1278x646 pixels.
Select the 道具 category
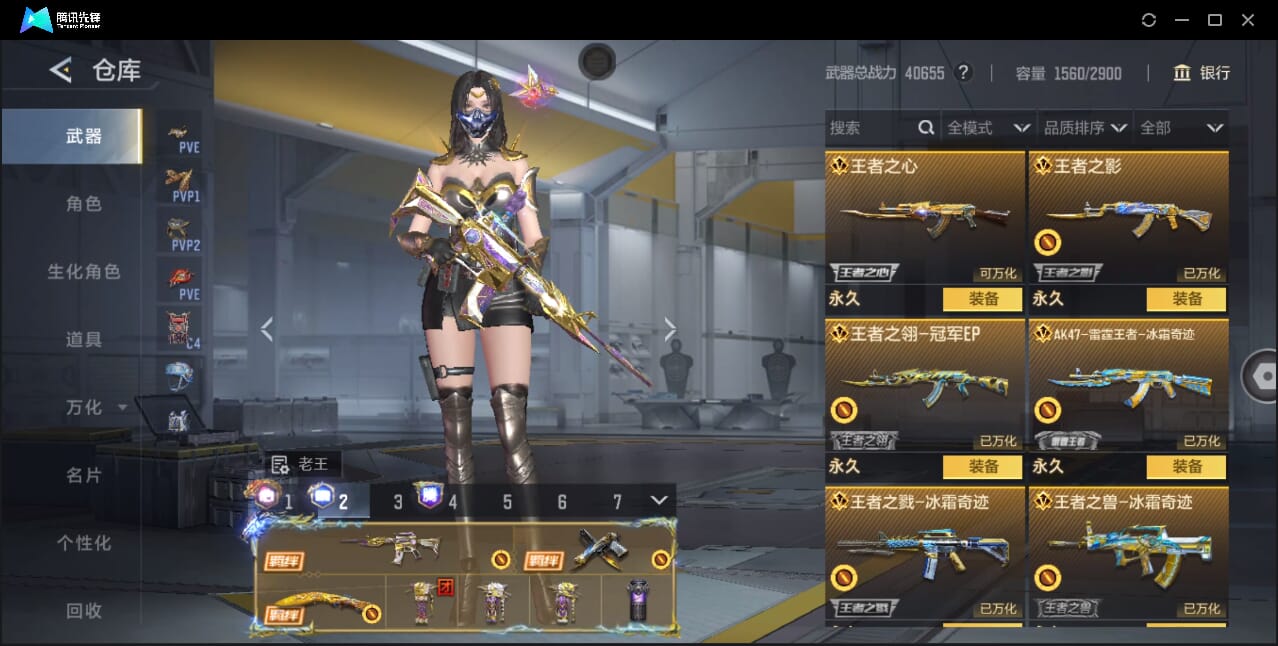point(84,340)
